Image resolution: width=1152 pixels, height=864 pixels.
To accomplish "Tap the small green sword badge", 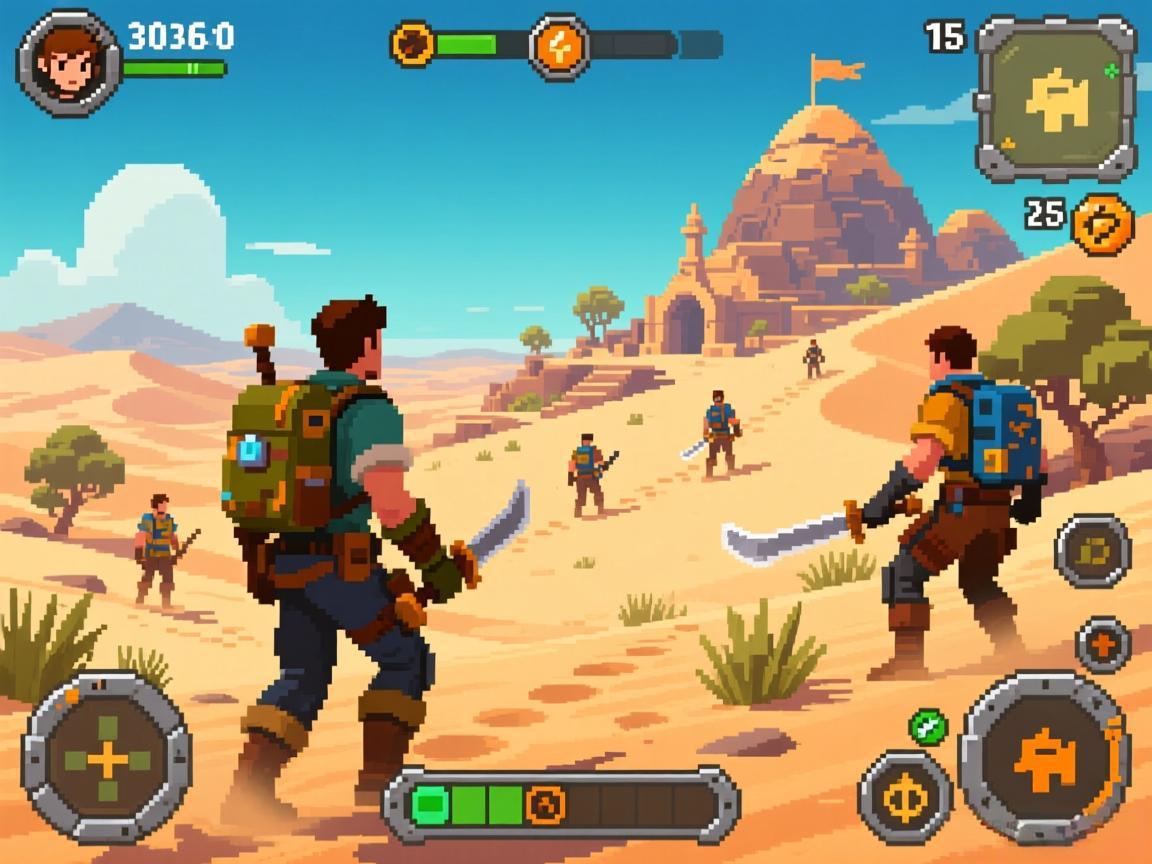I will click(928, 726).
